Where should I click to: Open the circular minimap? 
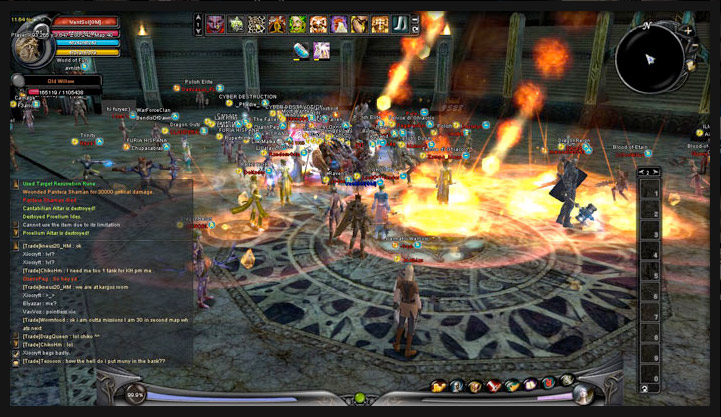pos(649,58)
